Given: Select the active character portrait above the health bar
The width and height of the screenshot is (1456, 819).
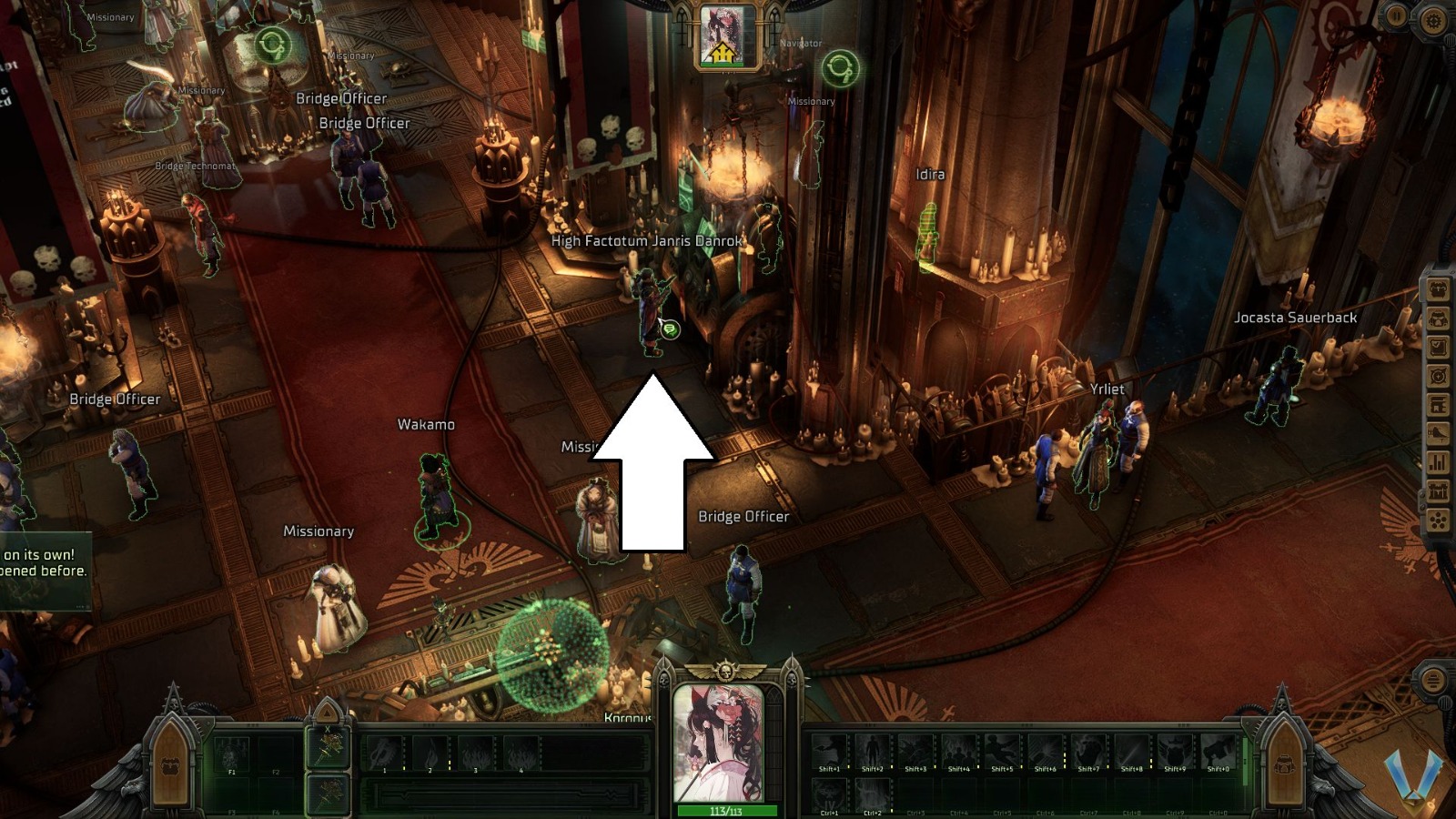Looking at the screenshot, I should tap(717, 742).
